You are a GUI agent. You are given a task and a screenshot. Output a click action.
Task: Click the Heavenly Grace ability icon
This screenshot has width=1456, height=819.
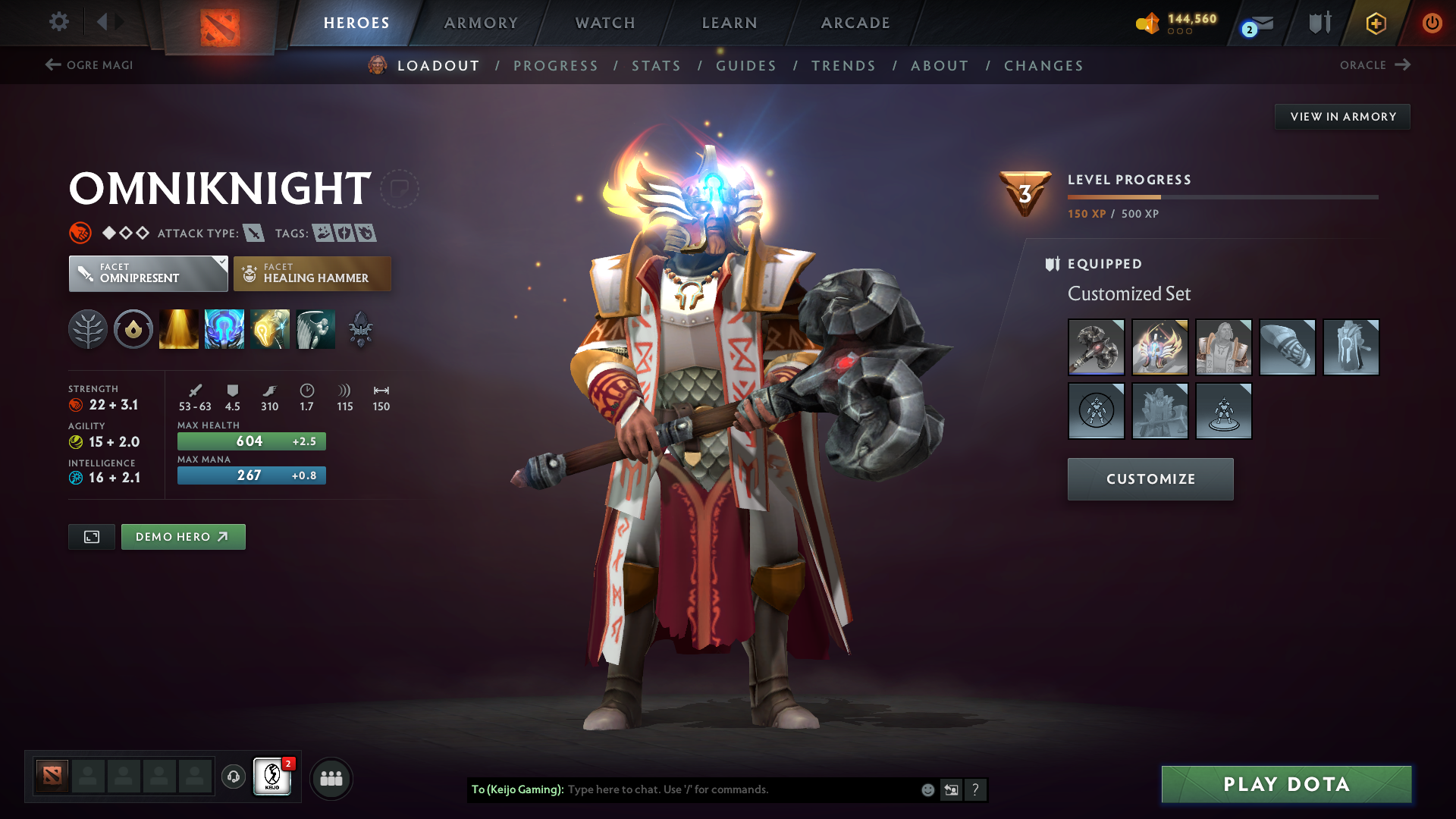coord(224,329)
